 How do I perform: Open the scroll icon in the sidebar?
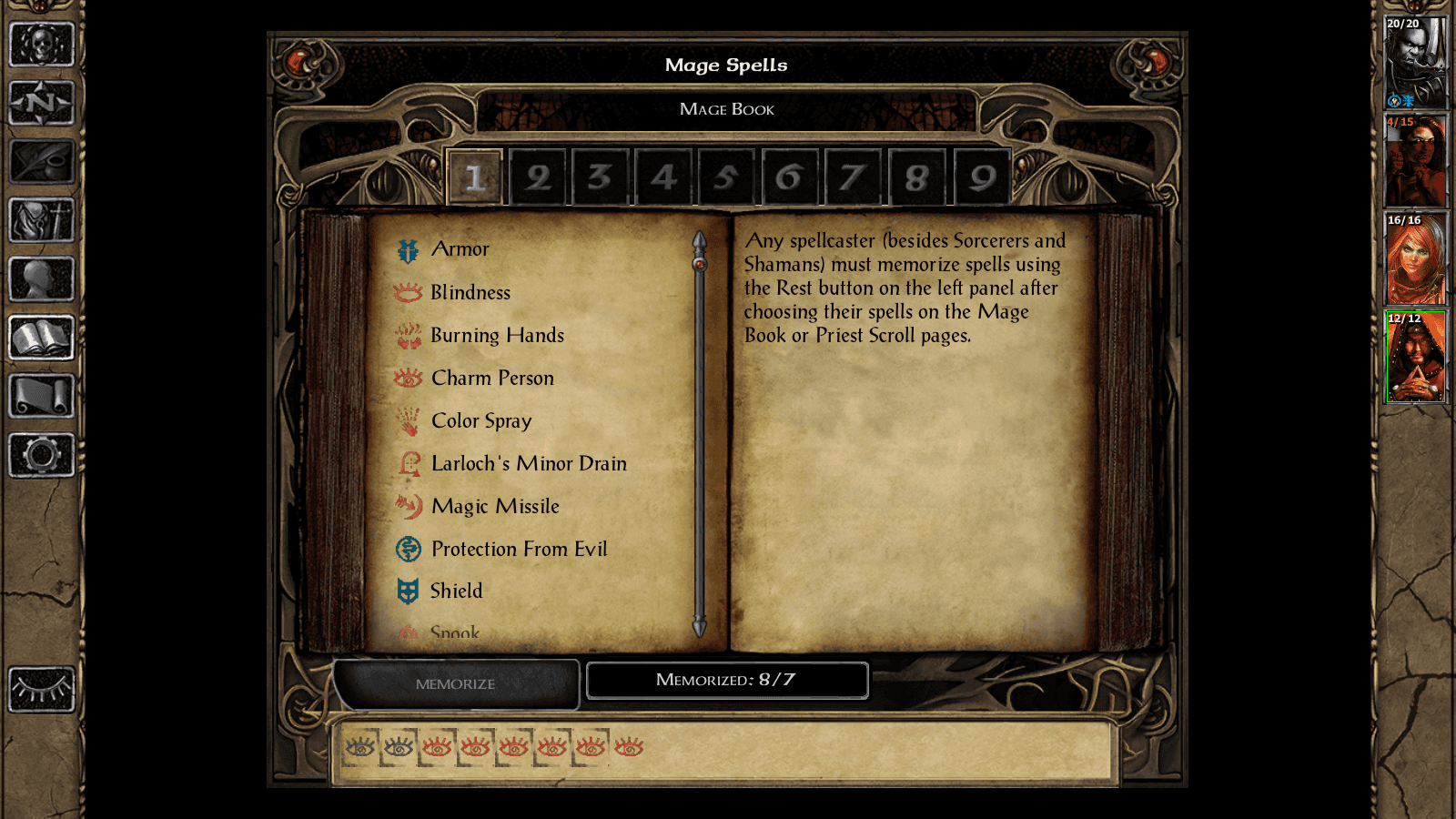pyautogui.click(x=41, y=396)
